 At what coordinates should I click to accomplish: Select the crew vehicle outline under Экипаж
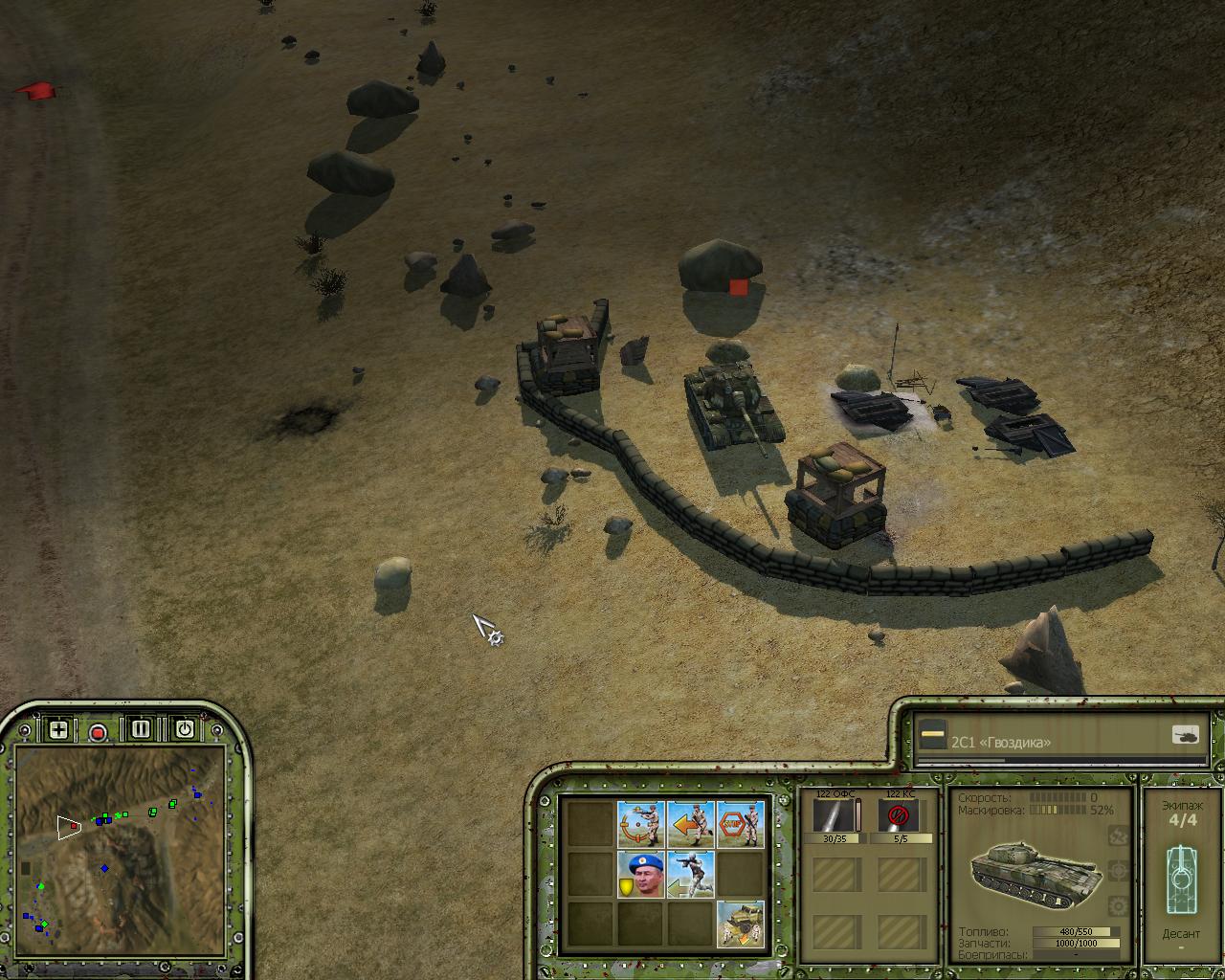[x=1182, y=873]
